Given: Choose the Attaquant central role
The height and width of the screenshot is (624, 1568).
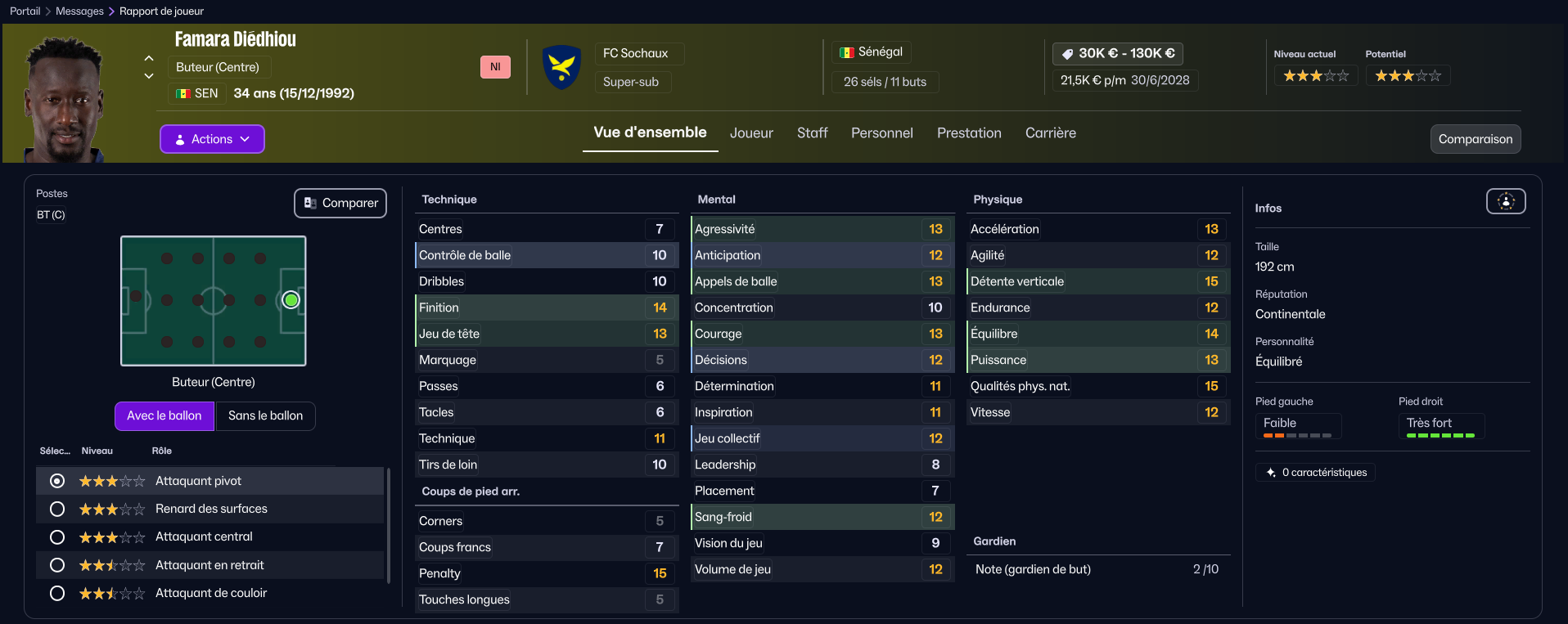Looking at the screenshot, I should point(57,537).
